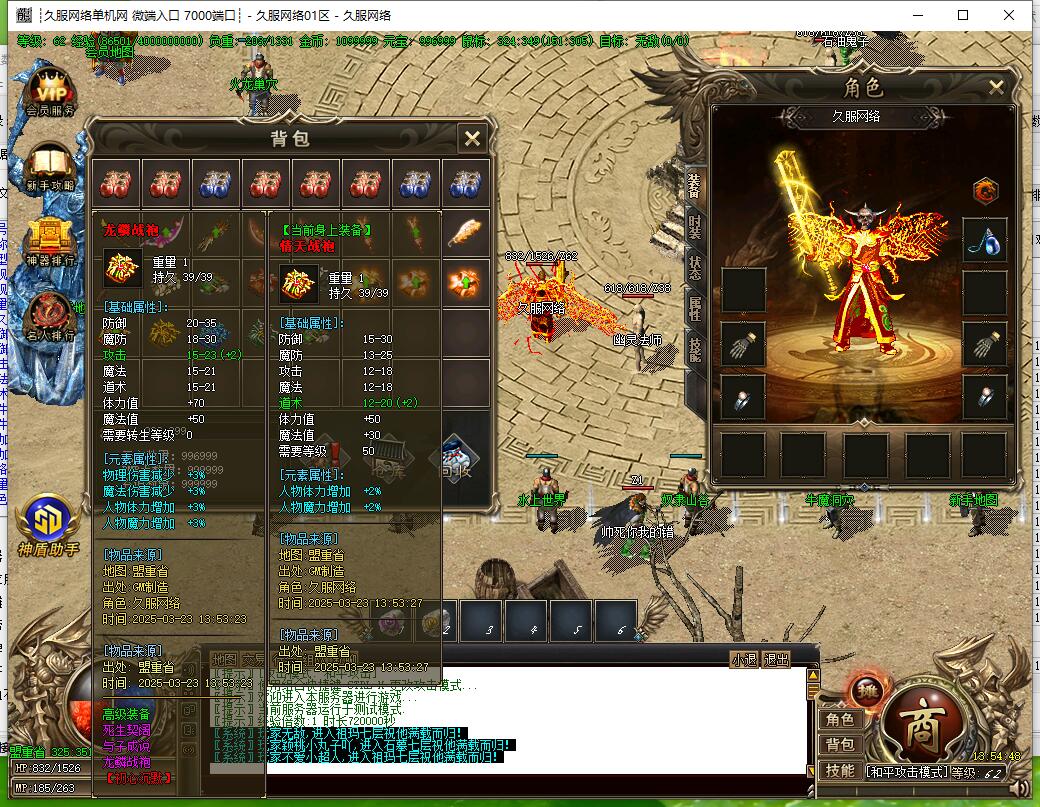Toggle the 和平攻击模式 attack mode label
Image resolution: width=1040 pixels, height=807 pixels.
point(906,771)
